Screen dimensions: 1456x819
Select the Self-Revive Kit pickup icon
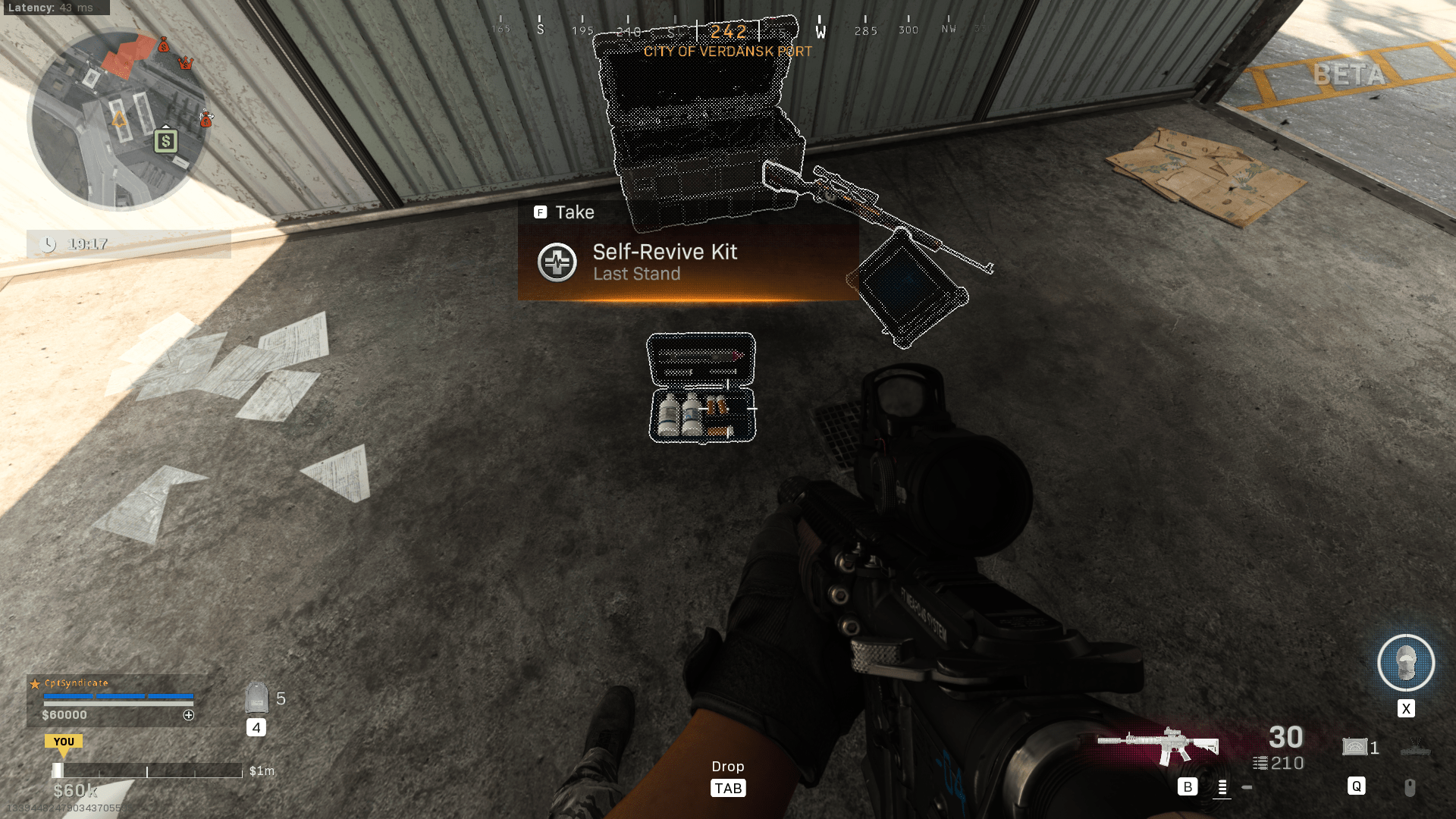(x=557, y=262)
